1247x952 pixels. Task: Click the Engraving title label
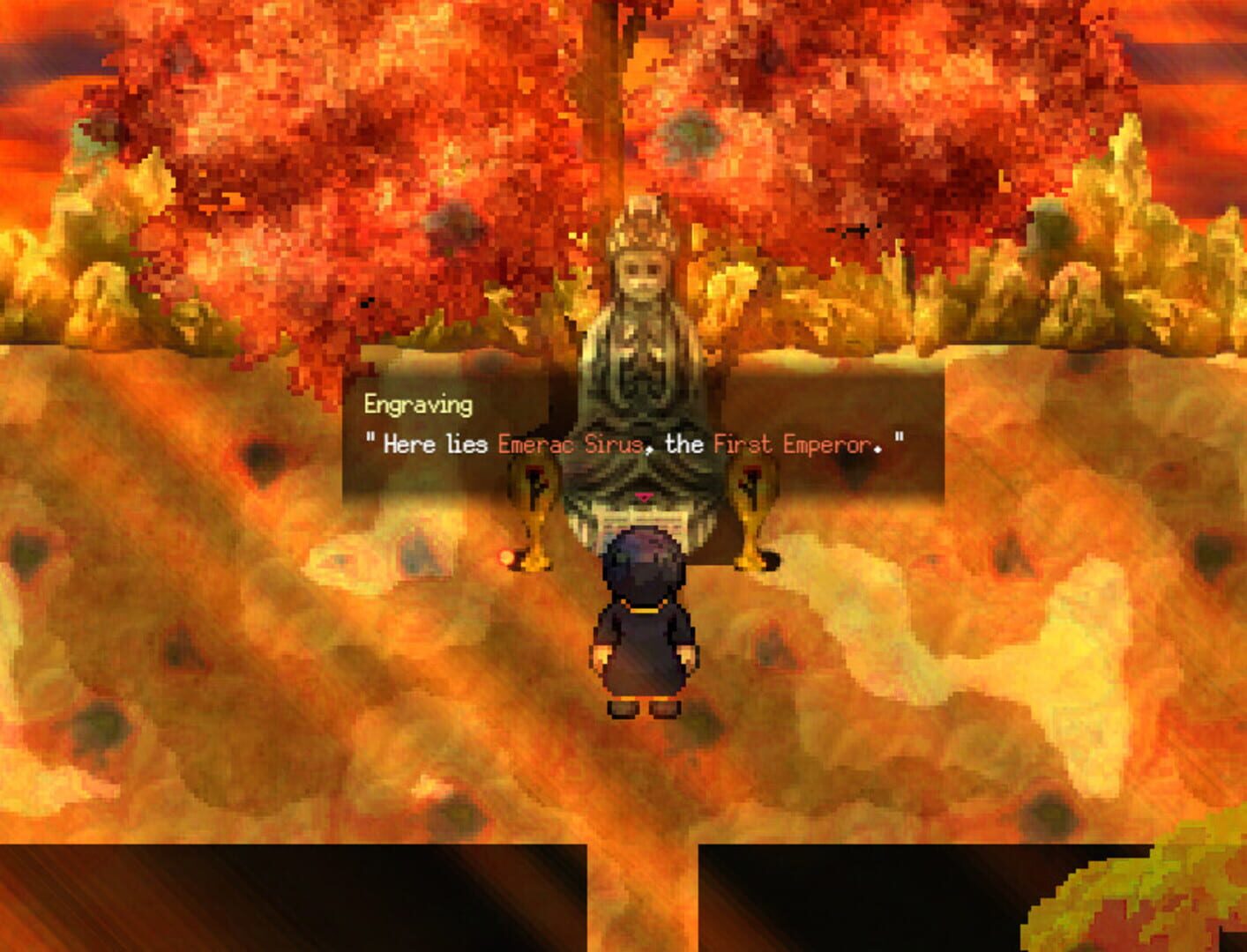point(419,405)
